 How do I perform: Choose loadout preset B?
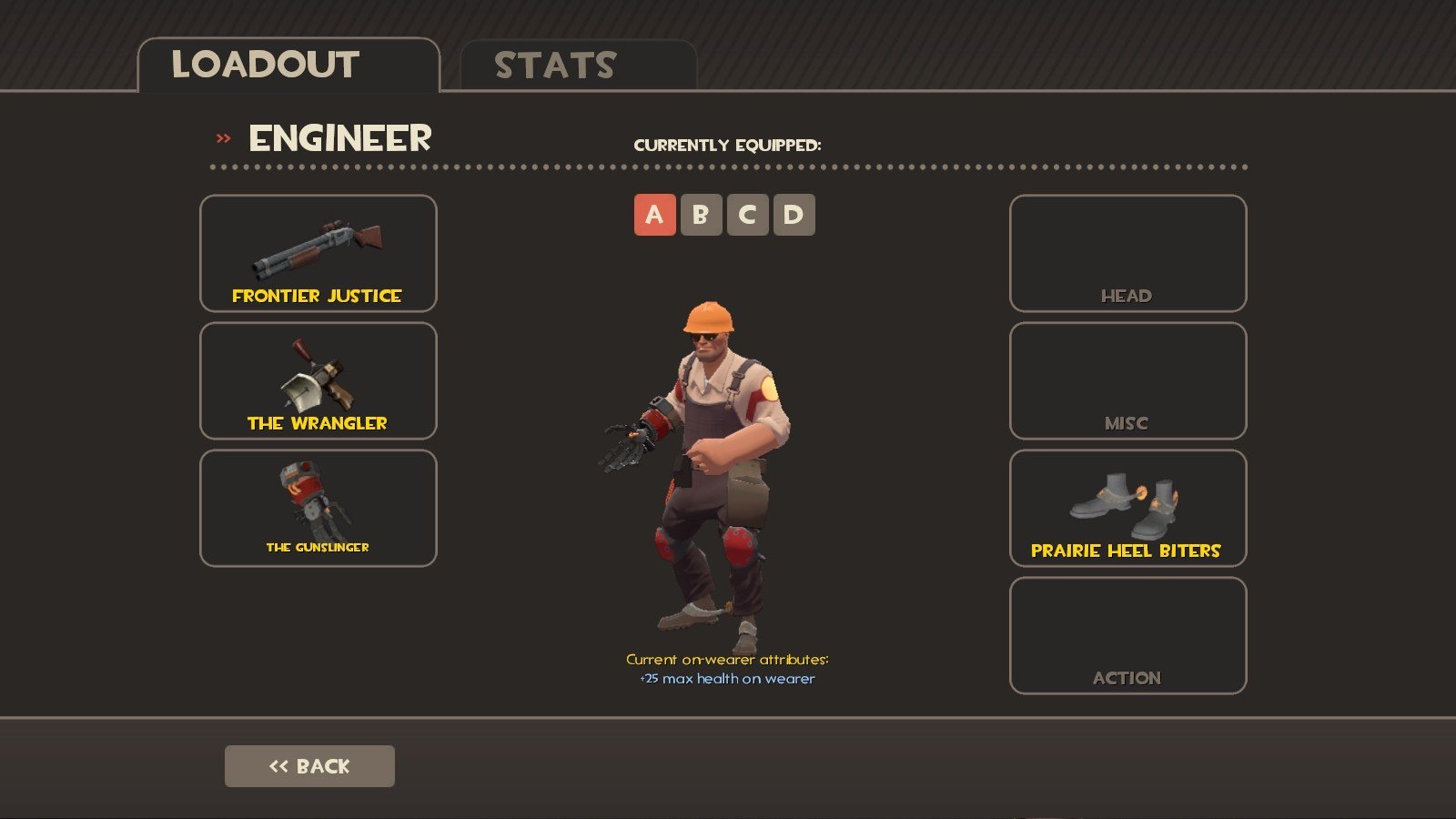701,215
